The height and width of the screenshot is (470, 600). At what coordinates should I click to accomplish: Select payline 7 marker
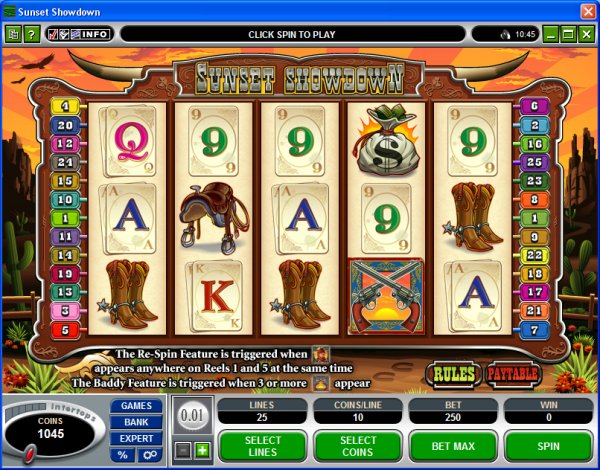(533, 330)
